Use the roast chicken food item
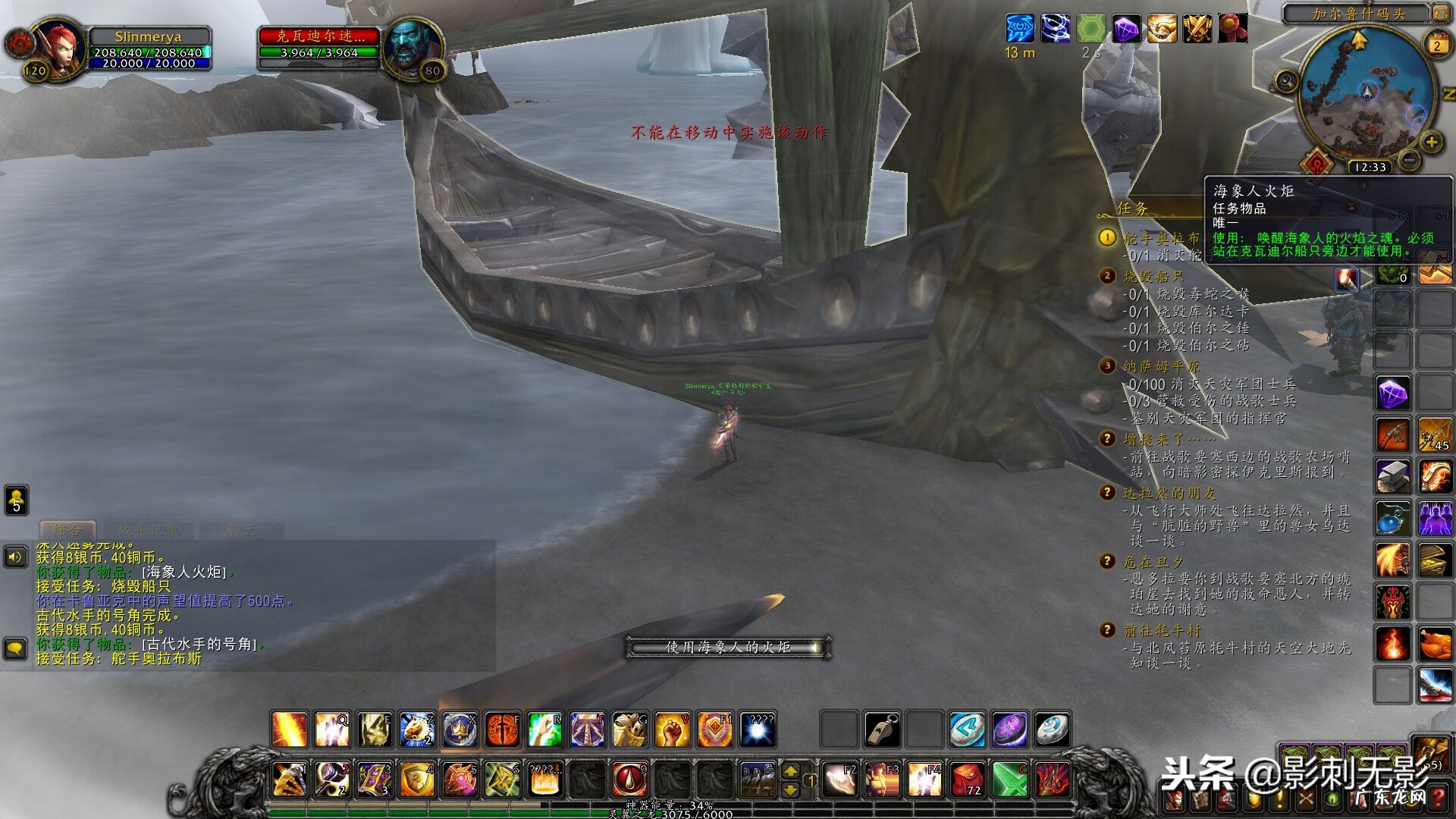Image resolution: width=1456 pixels, height=819 pixels. [x=1435, y=645]
